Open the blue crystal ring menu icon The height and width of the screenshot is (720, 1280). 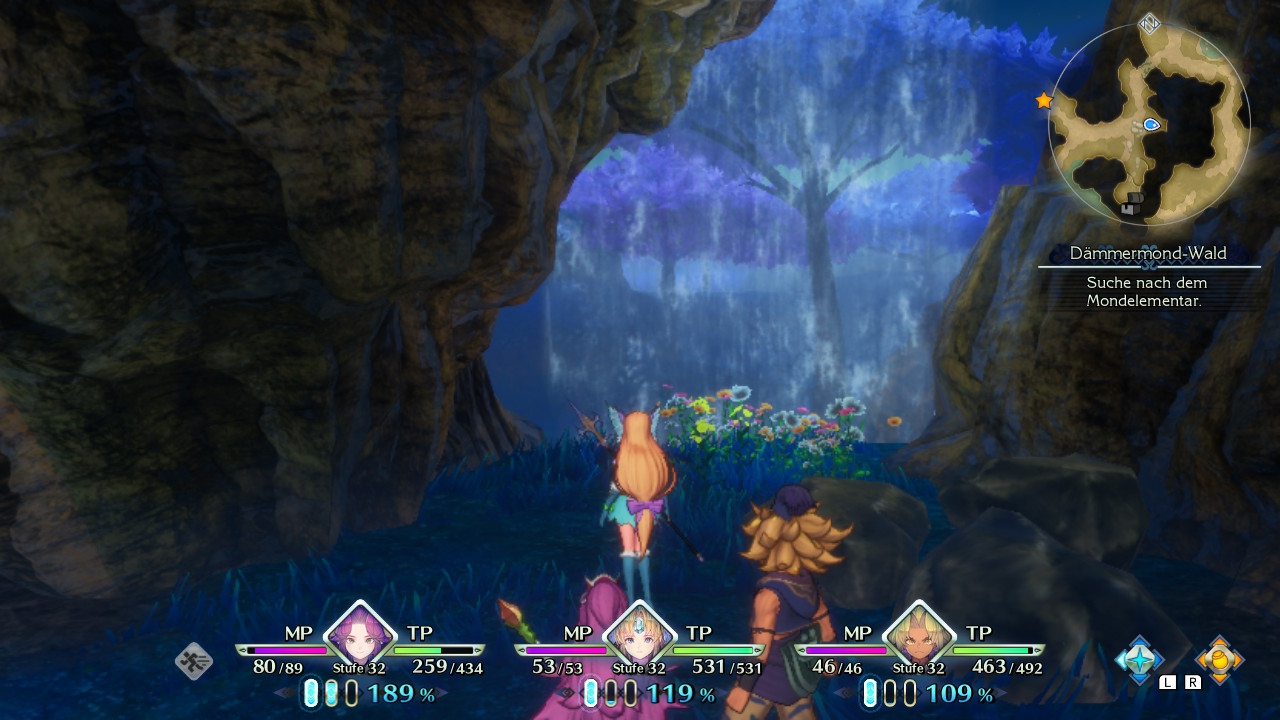pos(1139,659)
